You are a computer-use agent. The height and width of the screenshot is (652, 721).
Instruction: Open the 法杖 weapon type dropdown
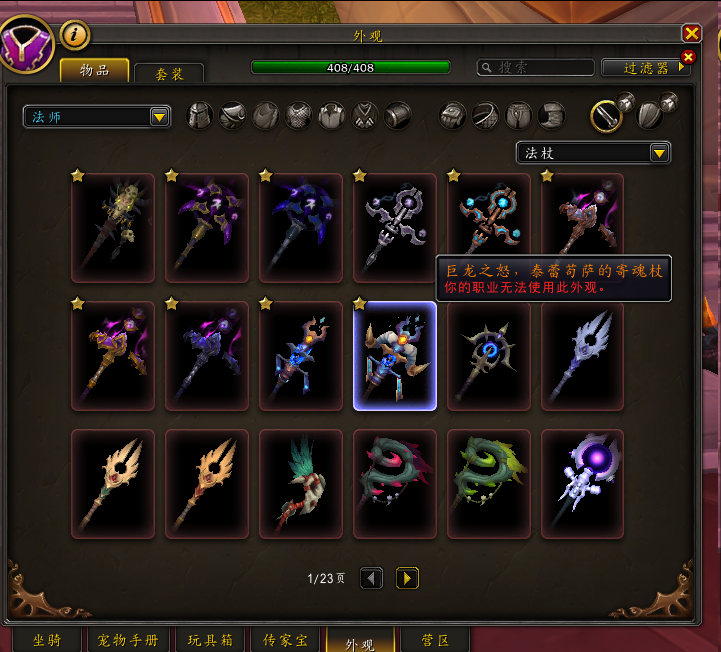pyautogui.click(x=593, y=153)
